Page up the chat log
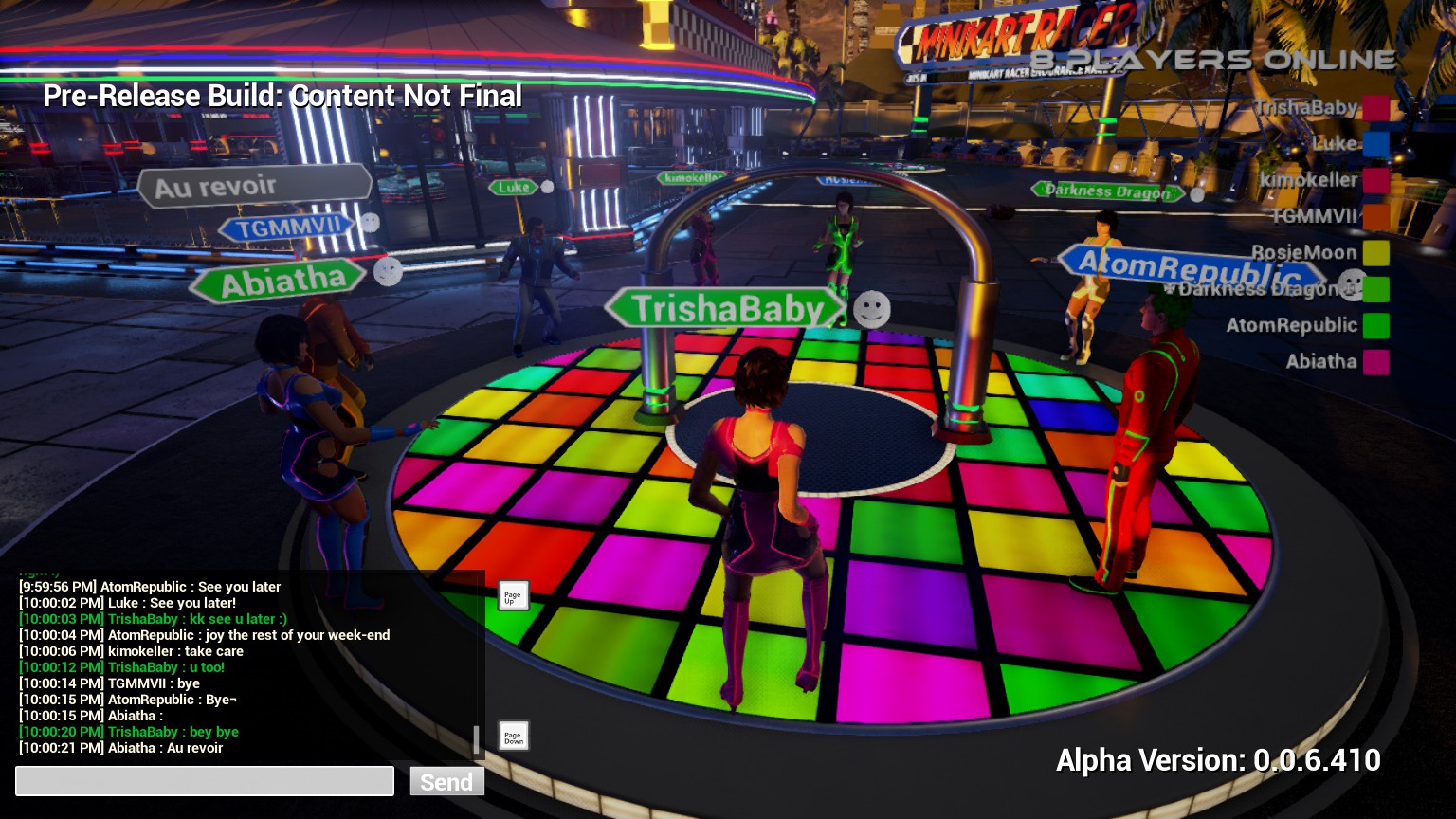Image resolution: width=1456 pixels, height=819 pixels. [x=513, y=596]
